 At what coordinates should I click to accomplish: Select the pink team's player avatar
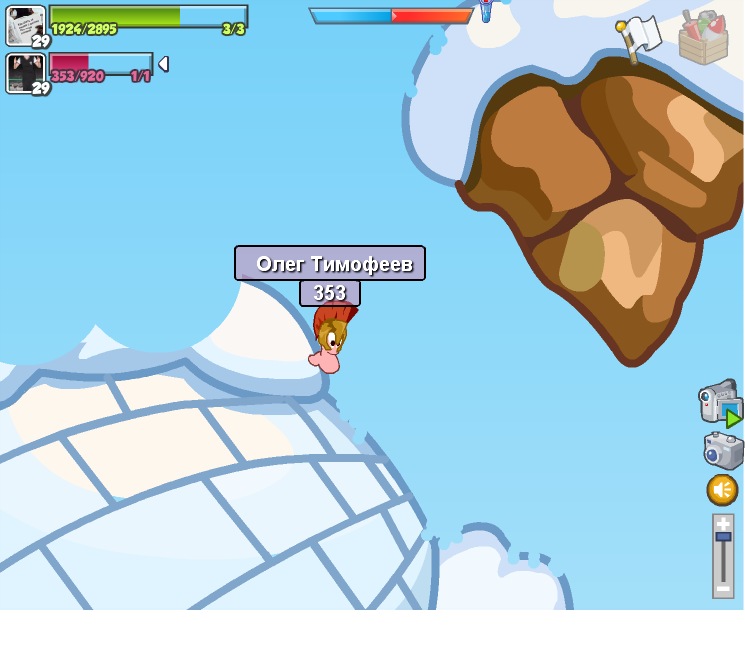25,72
